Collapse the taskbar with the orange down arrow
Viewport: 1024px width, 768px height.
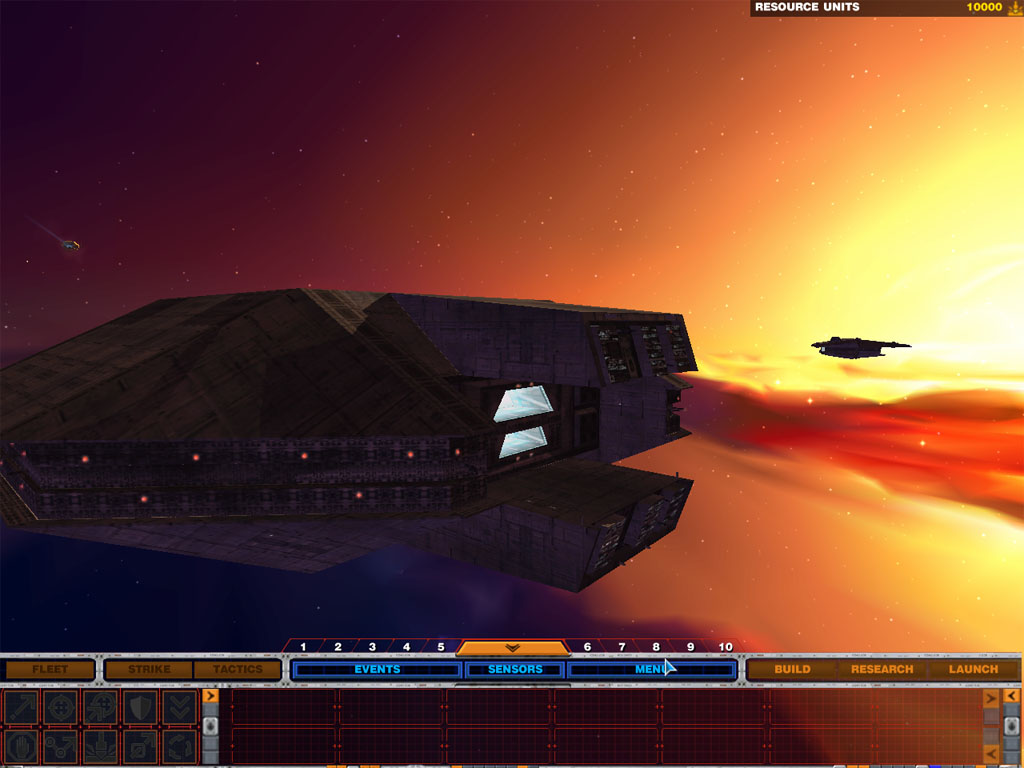[513, 648]
